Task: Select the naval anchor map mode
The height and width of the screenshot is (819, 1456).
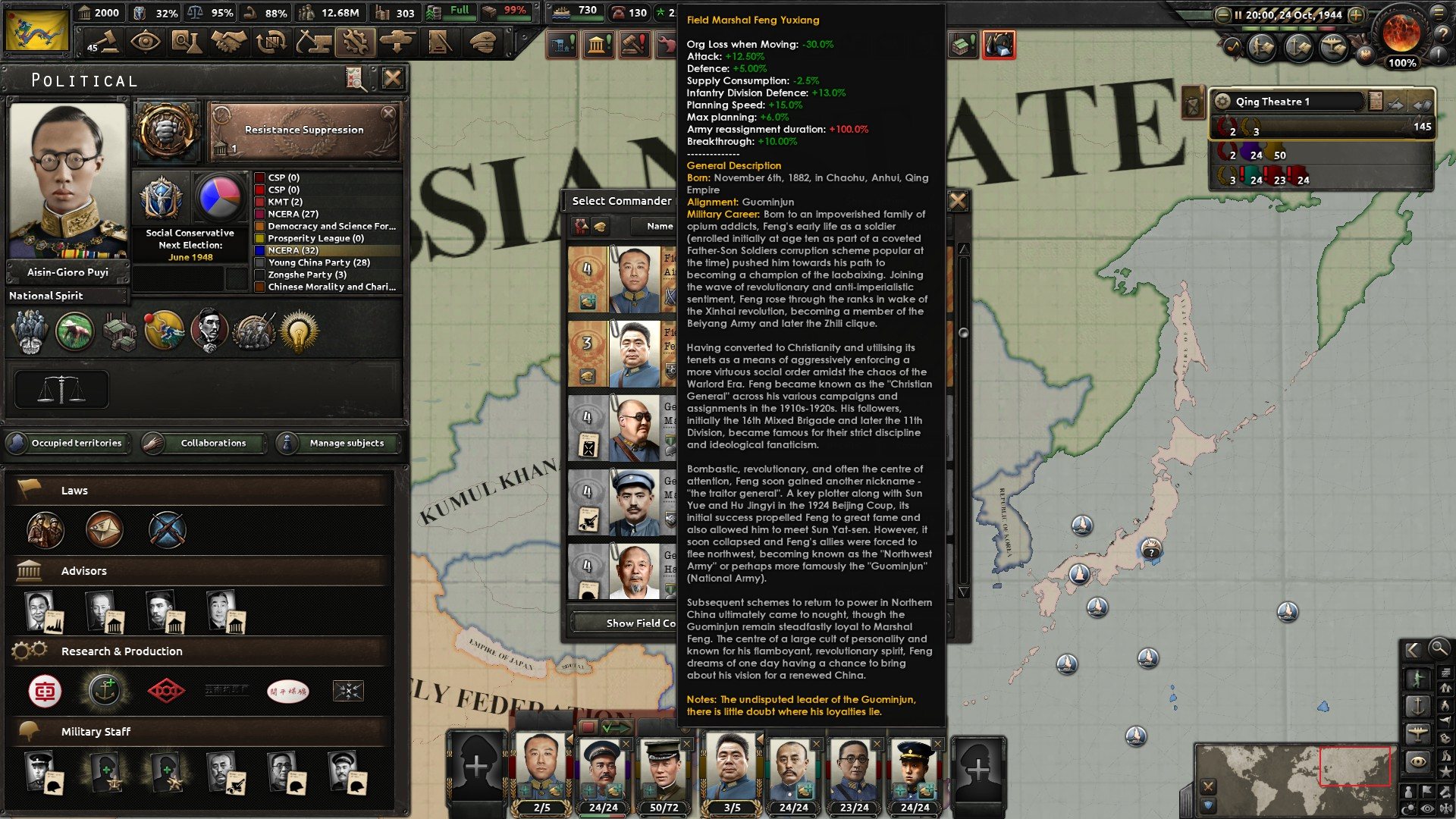Action: (1417, 706)
